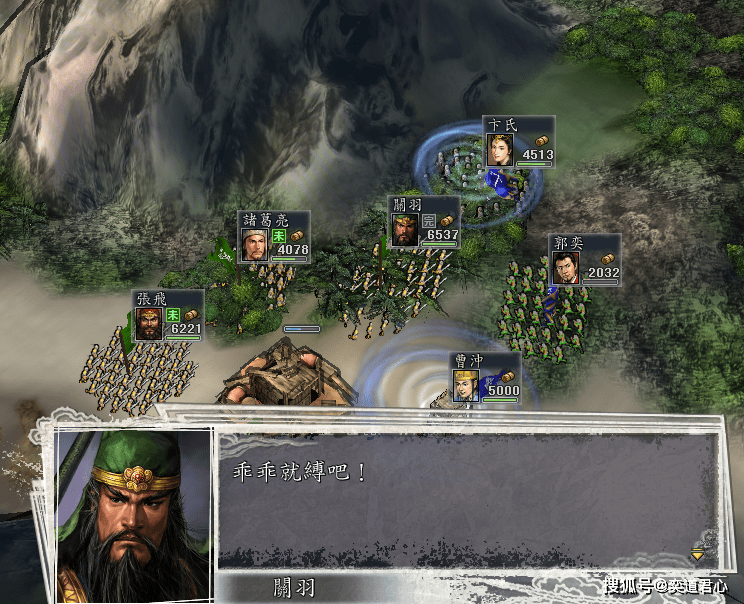Screen dimensions: 744x604
Task: Choose the 郭奕 unit card
Action: point(584,260)
